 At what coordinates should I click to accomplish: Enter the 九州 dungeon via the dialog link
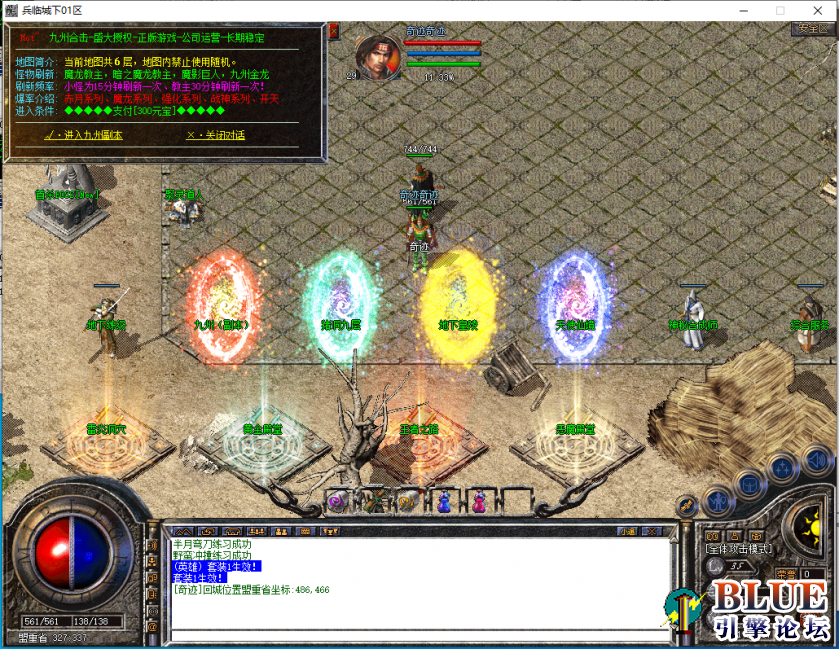click(x=83, y=135)
